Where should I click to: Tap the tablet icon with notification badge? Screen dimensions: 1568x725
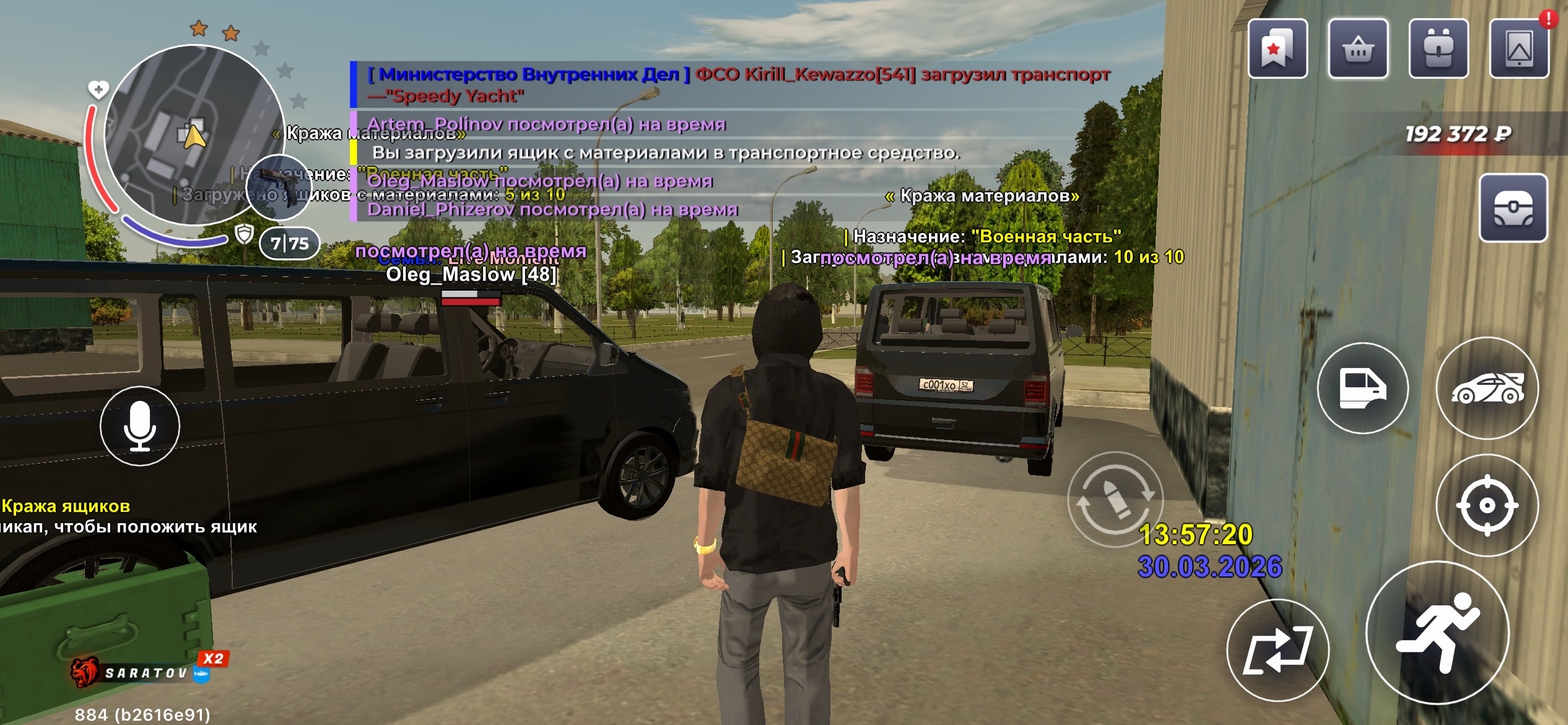1519,49
